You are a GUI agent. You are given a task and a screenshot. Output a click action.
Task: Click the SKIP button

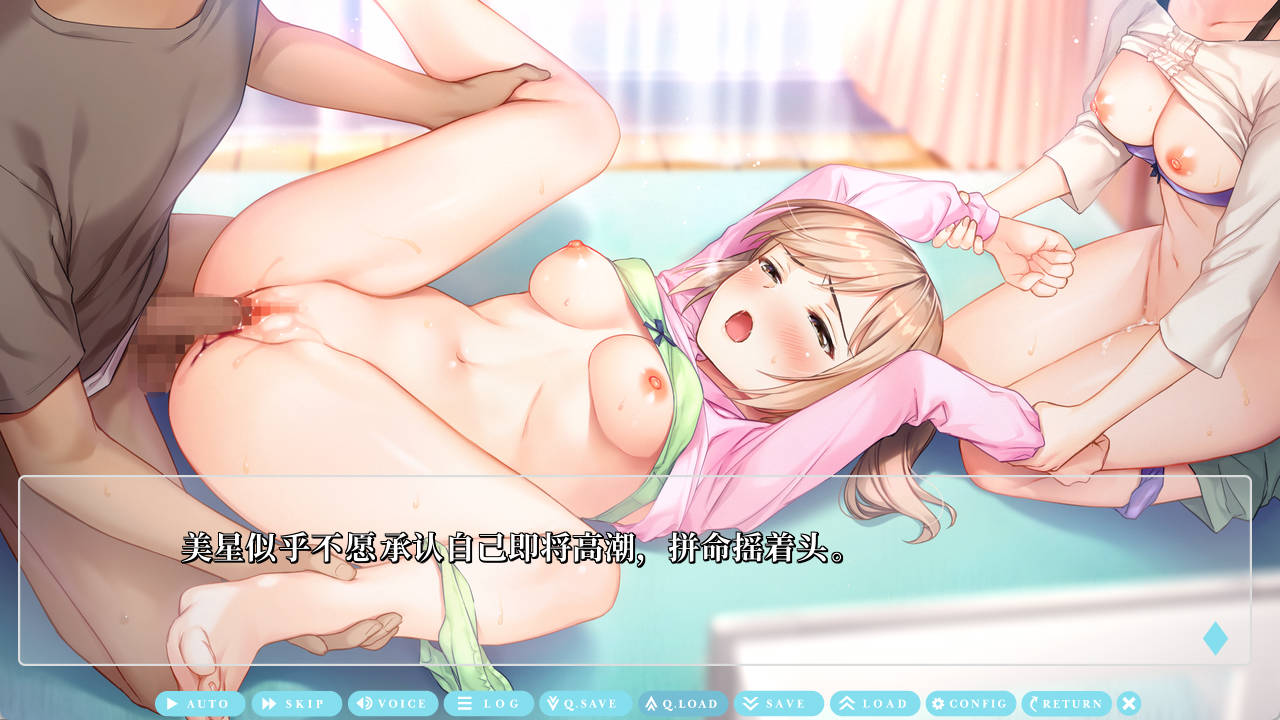pyautogui.click(x=296, y=704)
